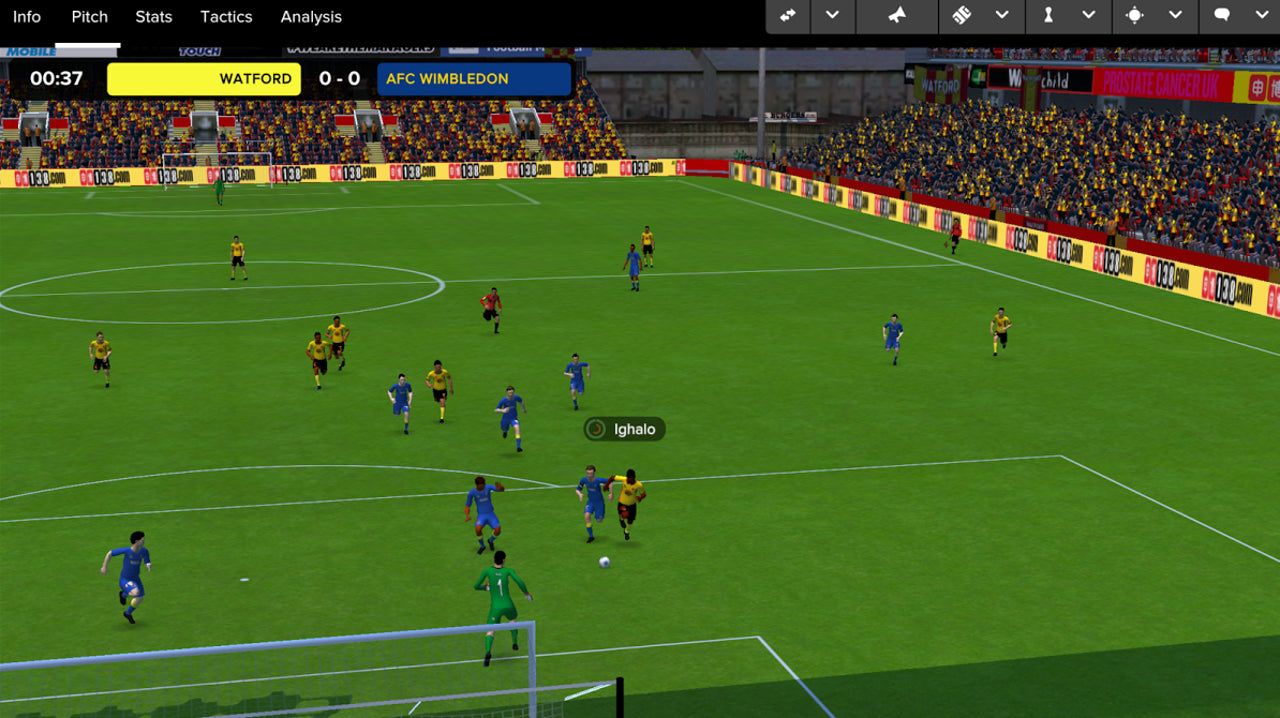Select the Ighalo player name label
Screen dimensions: 1280x718
tap(625, 430)
